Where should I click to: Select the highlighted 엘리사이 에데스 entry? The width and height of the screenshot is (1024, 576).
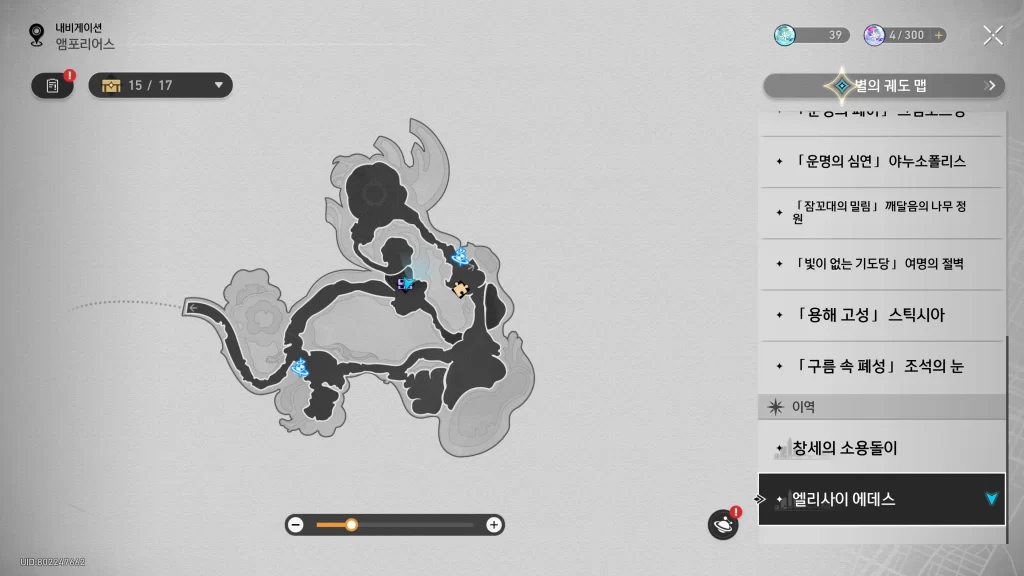pos(880,499)
